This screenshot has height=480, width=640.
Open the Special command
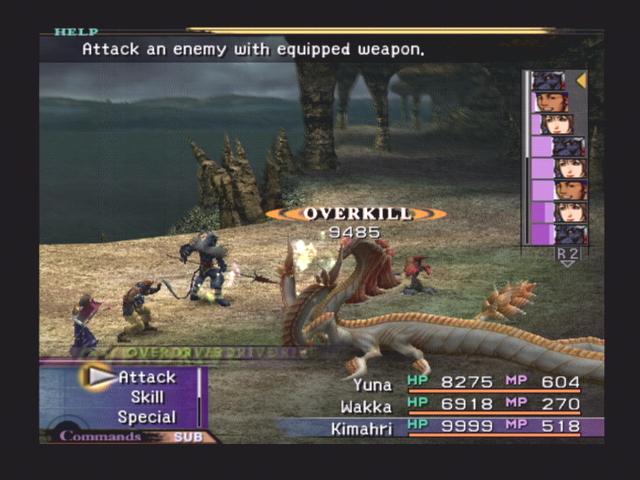click(146, 417)
